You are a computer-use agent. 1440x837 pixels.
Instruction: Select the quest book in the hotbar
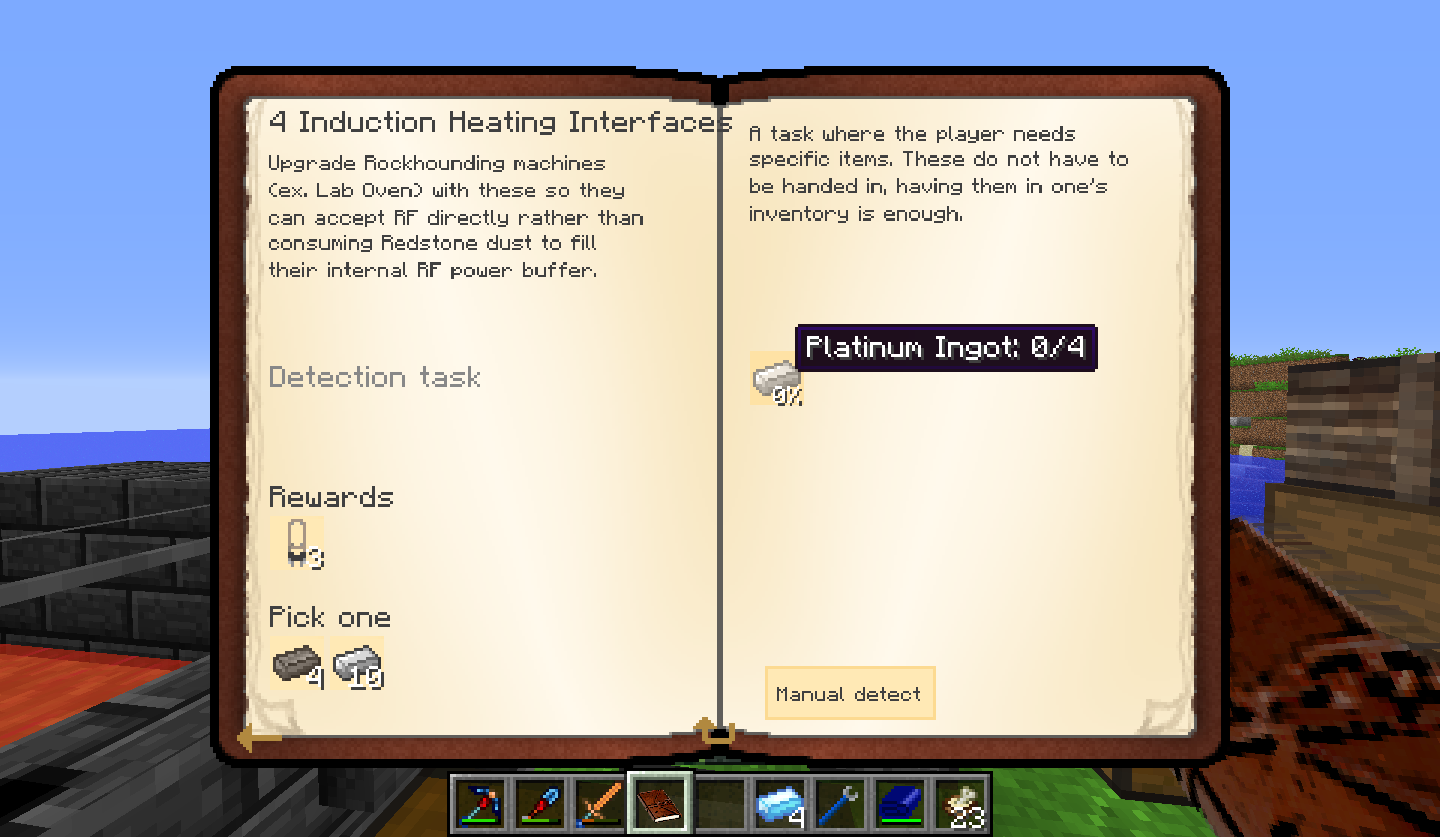(x=659, y=800)
